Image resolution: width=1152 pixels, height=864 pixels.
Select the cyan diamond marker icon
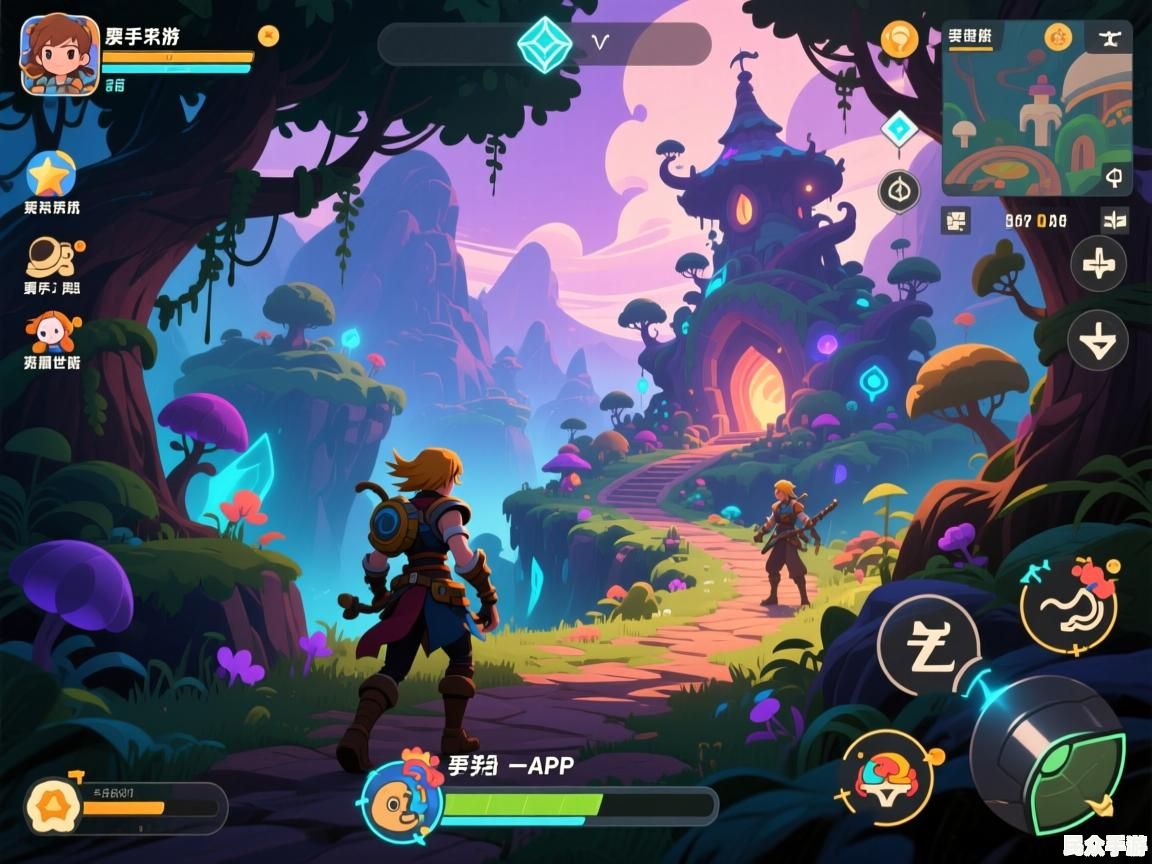tap(899, 129)
